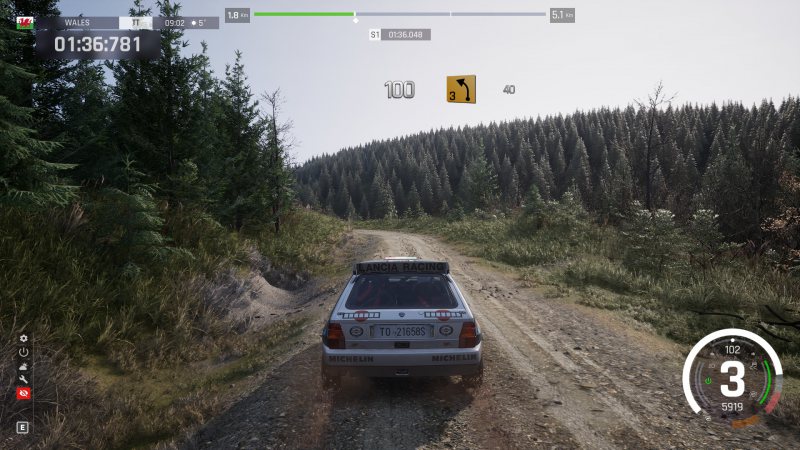Select the cloudy weather icon
The width and height of the screenshot is (800, 450).
[x=23, y=366]
